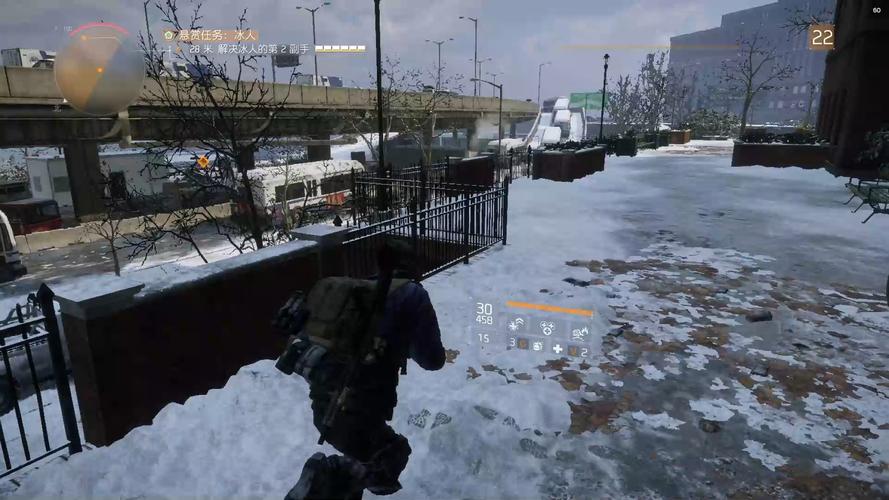Click the agent level 22 badge
This screenshot has width=889, height=500.
pyautogui.click(x=821, y=37)
